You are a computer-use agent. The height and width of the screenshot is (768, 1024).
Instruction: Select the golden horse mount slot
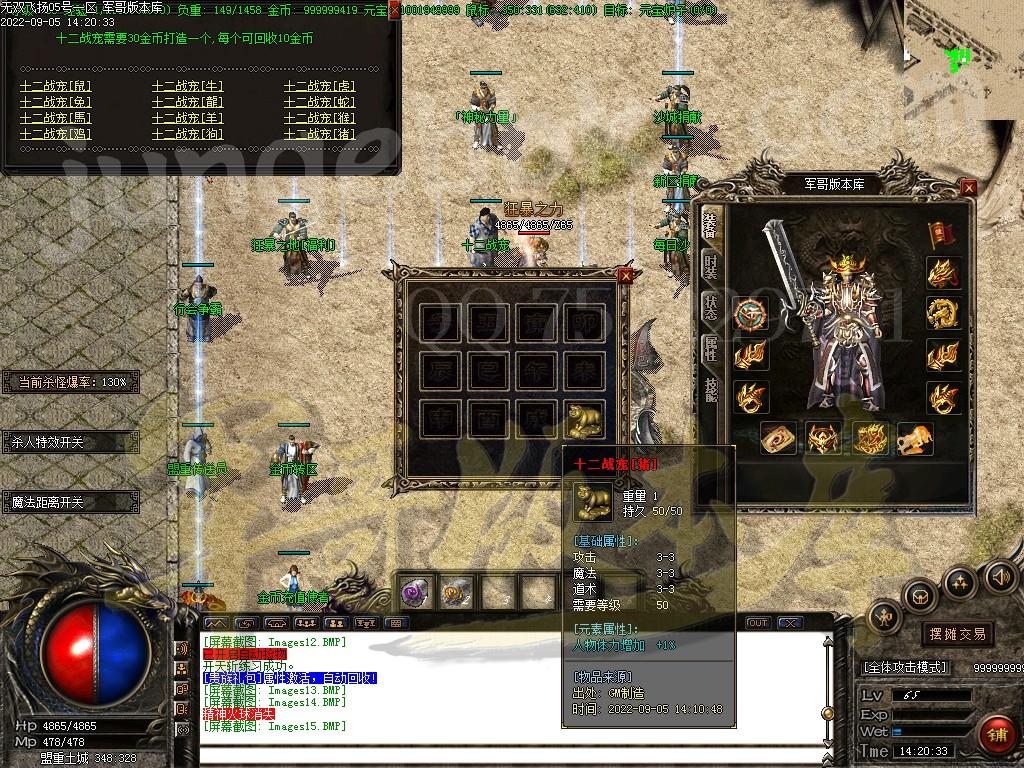pos(914,438)
